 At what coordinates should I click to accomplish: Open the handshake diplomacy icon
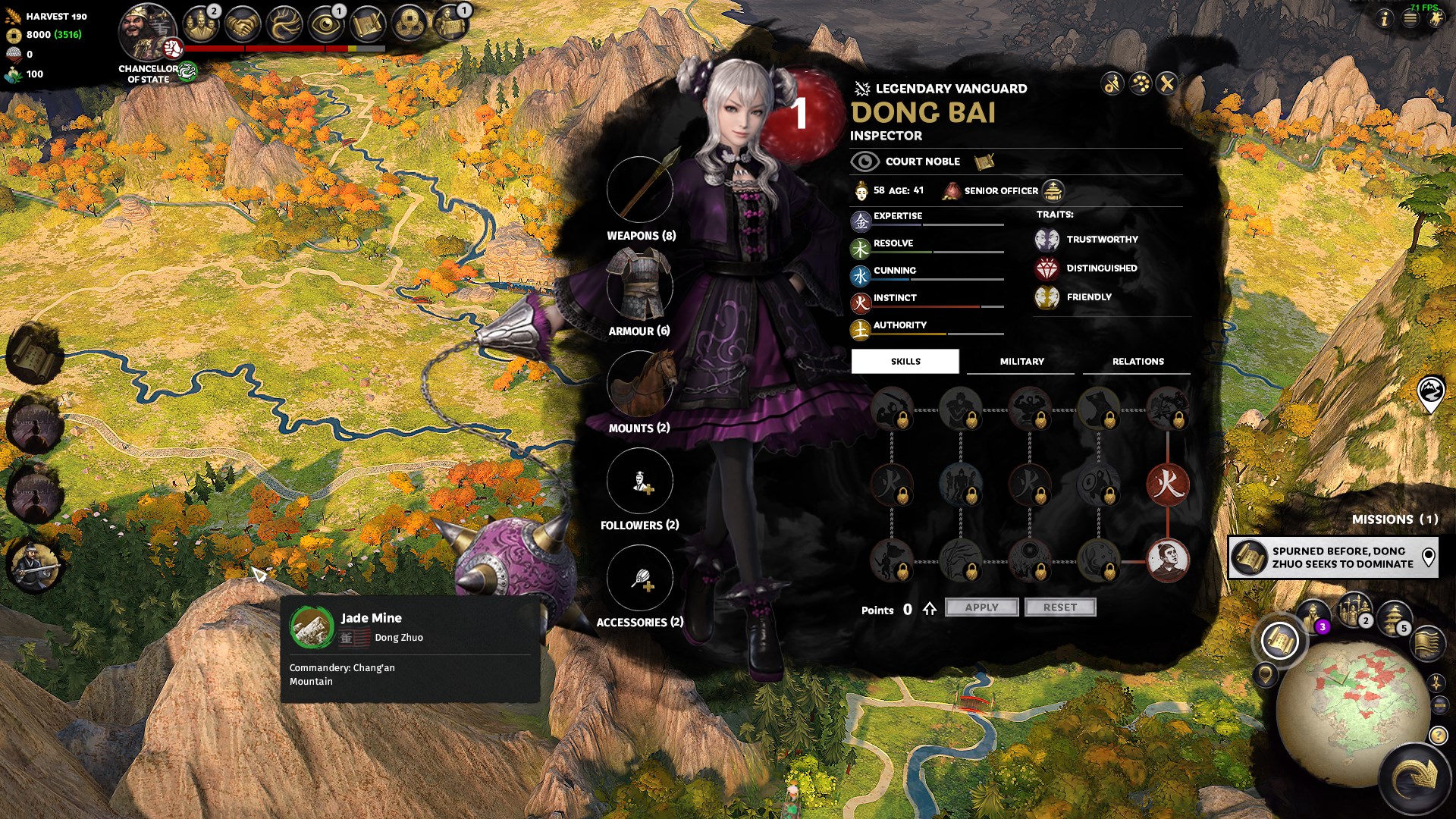point(243,24)
